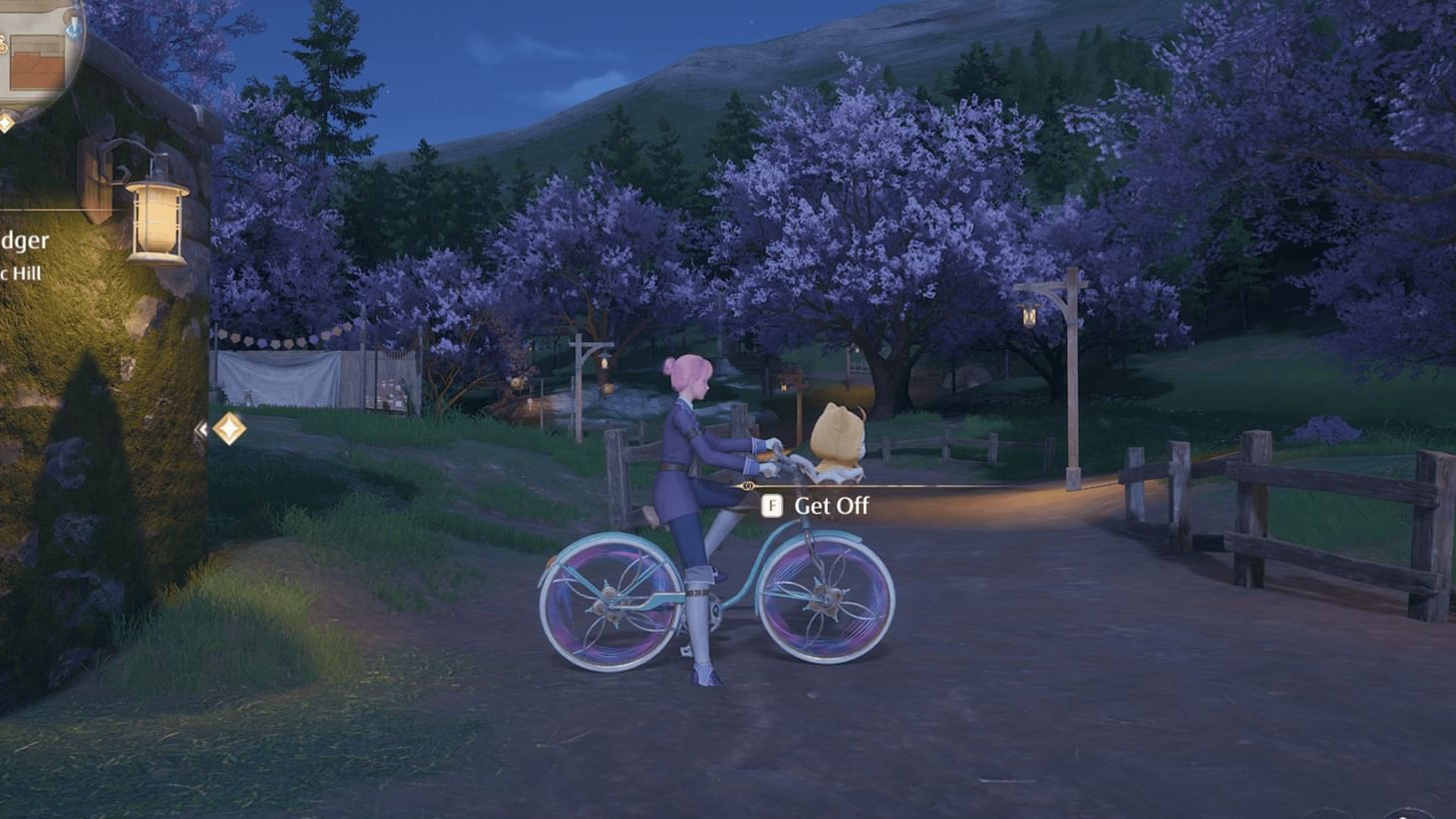Click the player direction arrow on the minimap
The image size is (1456, 819).
73,28
